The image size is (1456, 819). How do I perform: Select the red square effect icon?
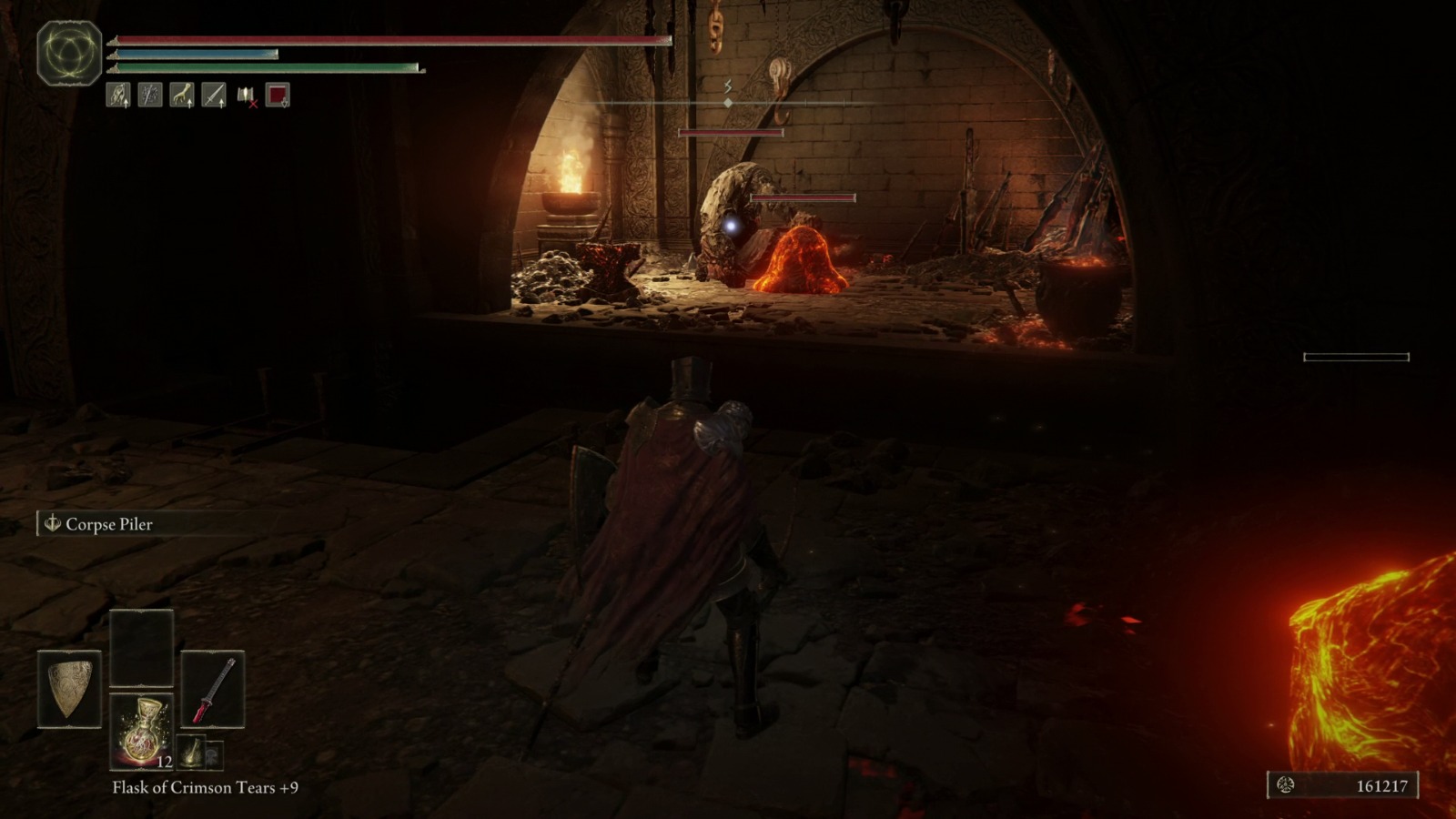(277, 96)
